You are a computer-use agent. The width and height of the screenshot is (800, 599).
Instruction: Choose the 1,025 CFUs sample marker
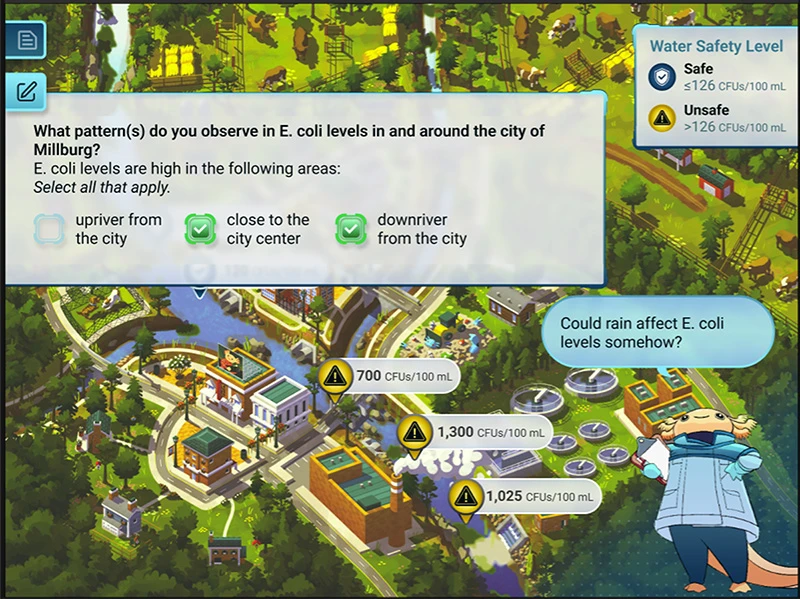tap(464, 496)
